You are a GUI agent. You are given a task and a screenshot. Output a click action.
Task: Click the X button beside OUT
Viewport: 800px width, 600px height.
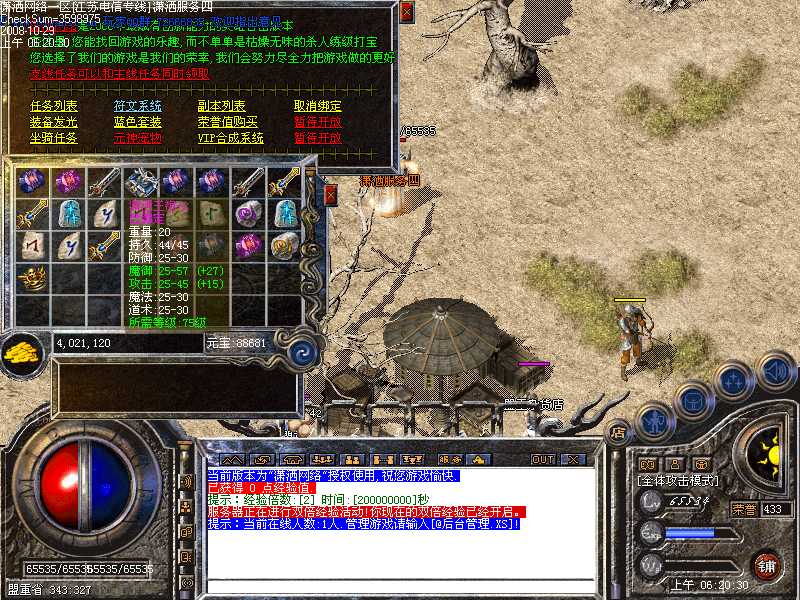[573, 459]
